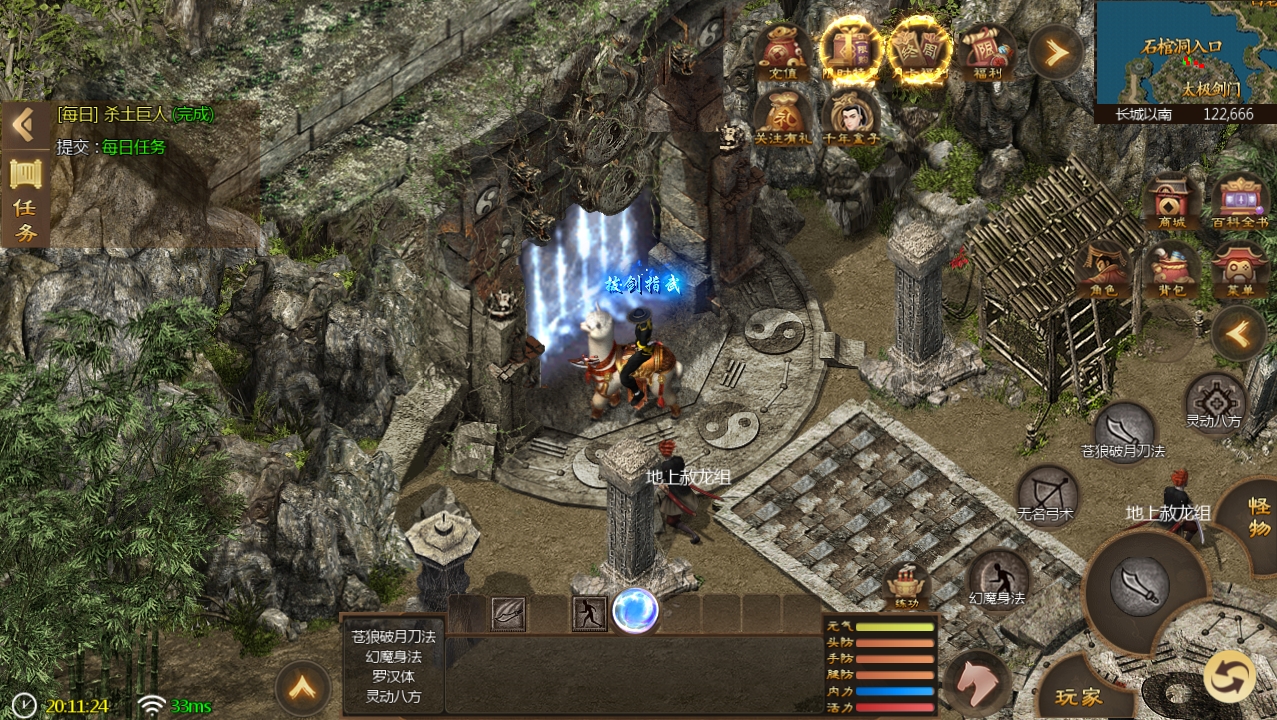The height and width of the screenshot is (720, 1277).
Task: Use the 苍狼破月刀法 blade skill button
Action: point(1124,430)
